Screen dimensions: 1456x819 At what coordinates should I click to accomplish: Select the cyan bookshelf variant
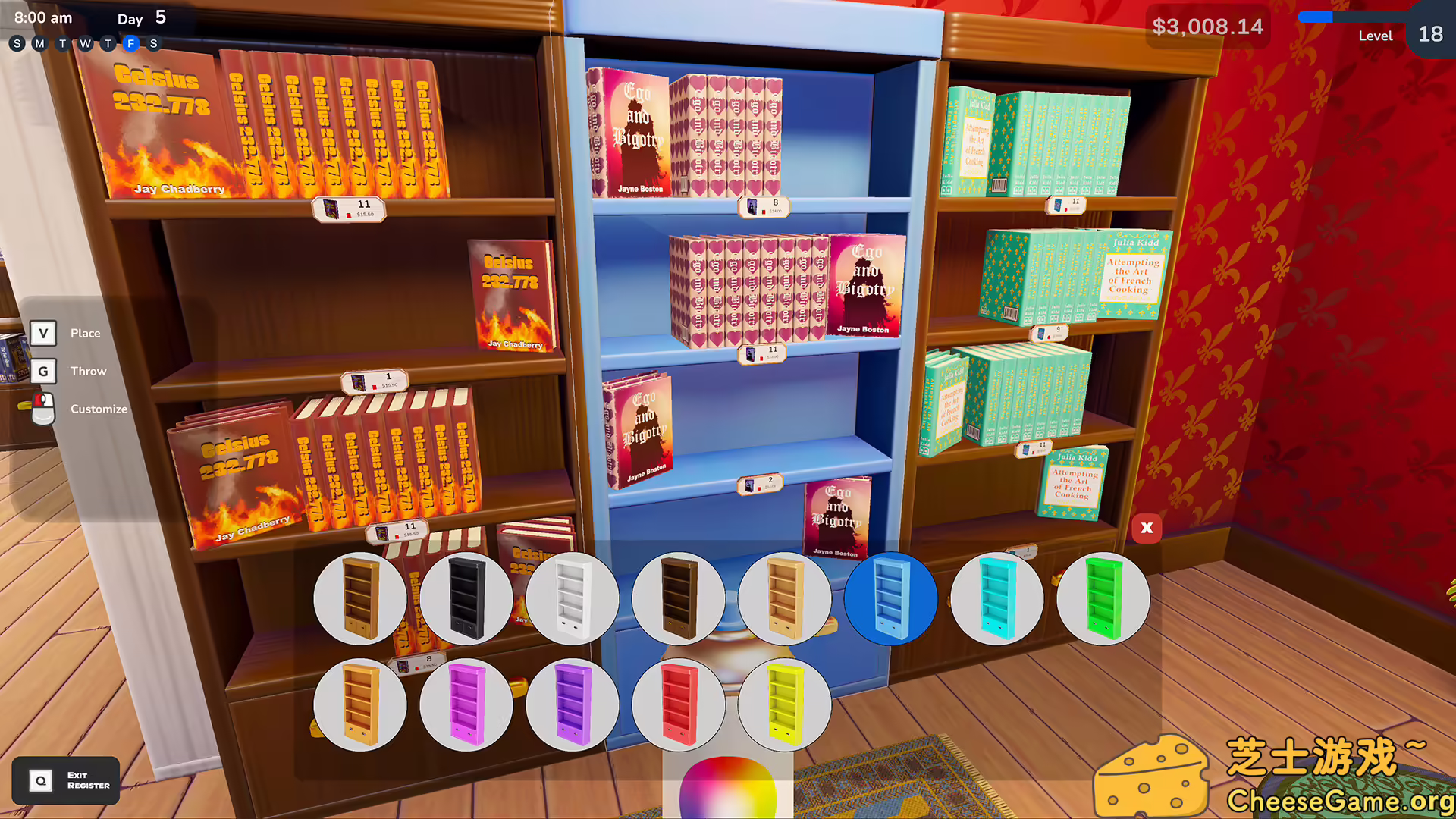tap(997, 599)
